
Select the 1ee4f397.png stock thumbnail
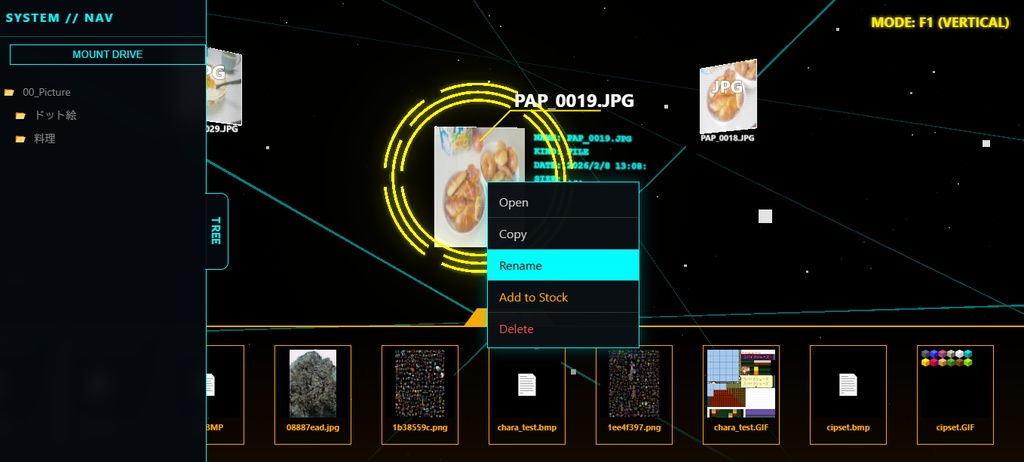[x=634, y=384]
